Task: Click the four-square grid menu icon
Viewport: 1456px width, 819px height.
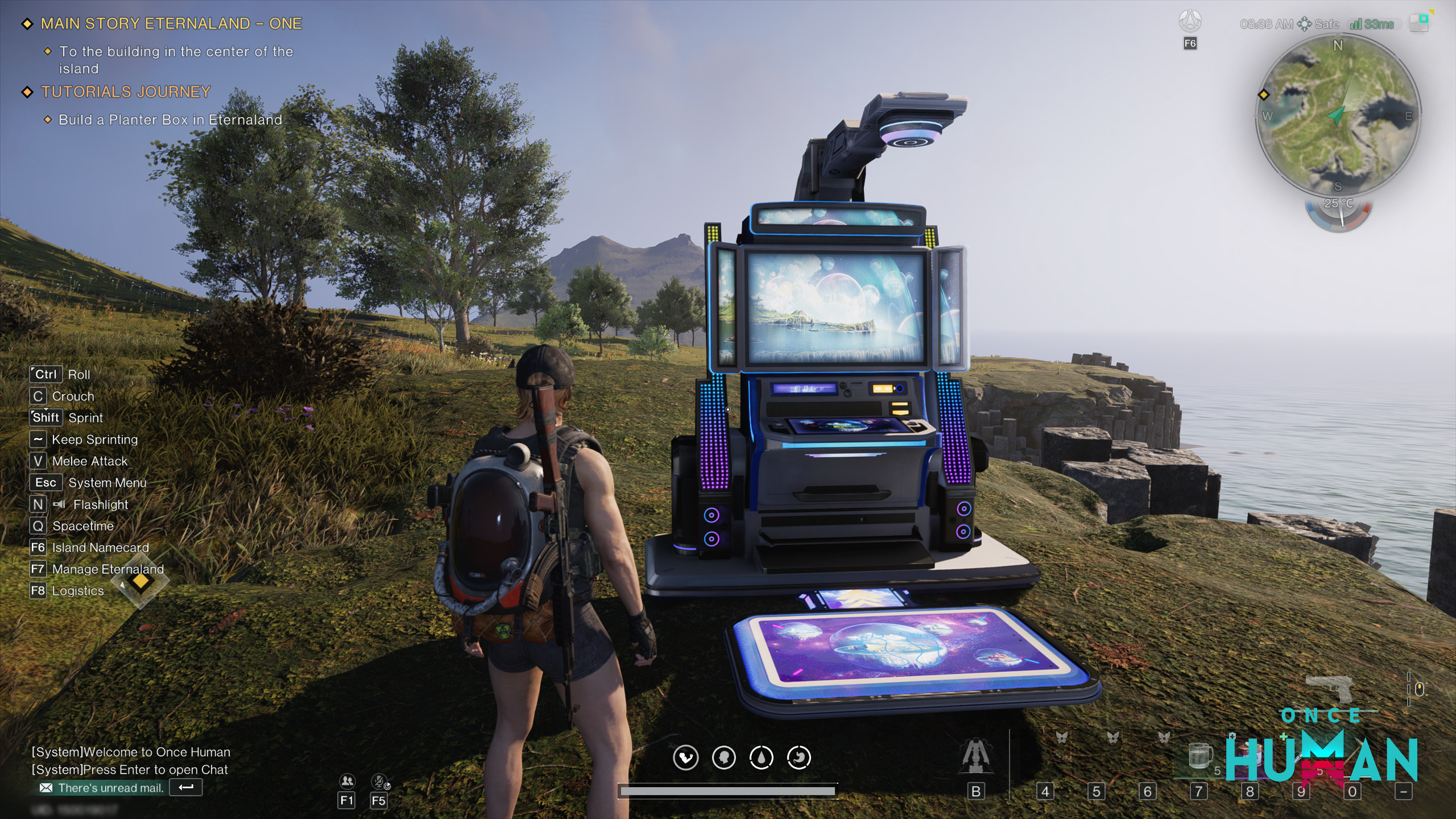Action: tap(1418, 24)
